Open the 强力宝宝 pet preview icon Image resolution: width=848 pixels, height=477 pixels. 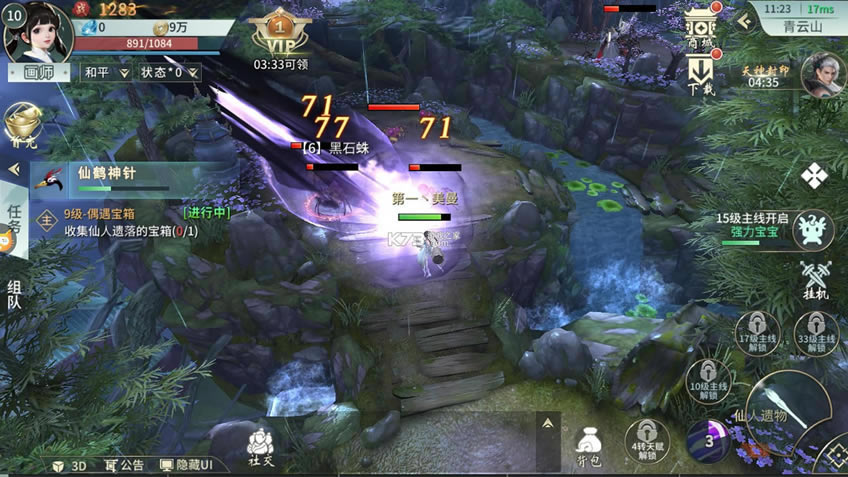814,230
